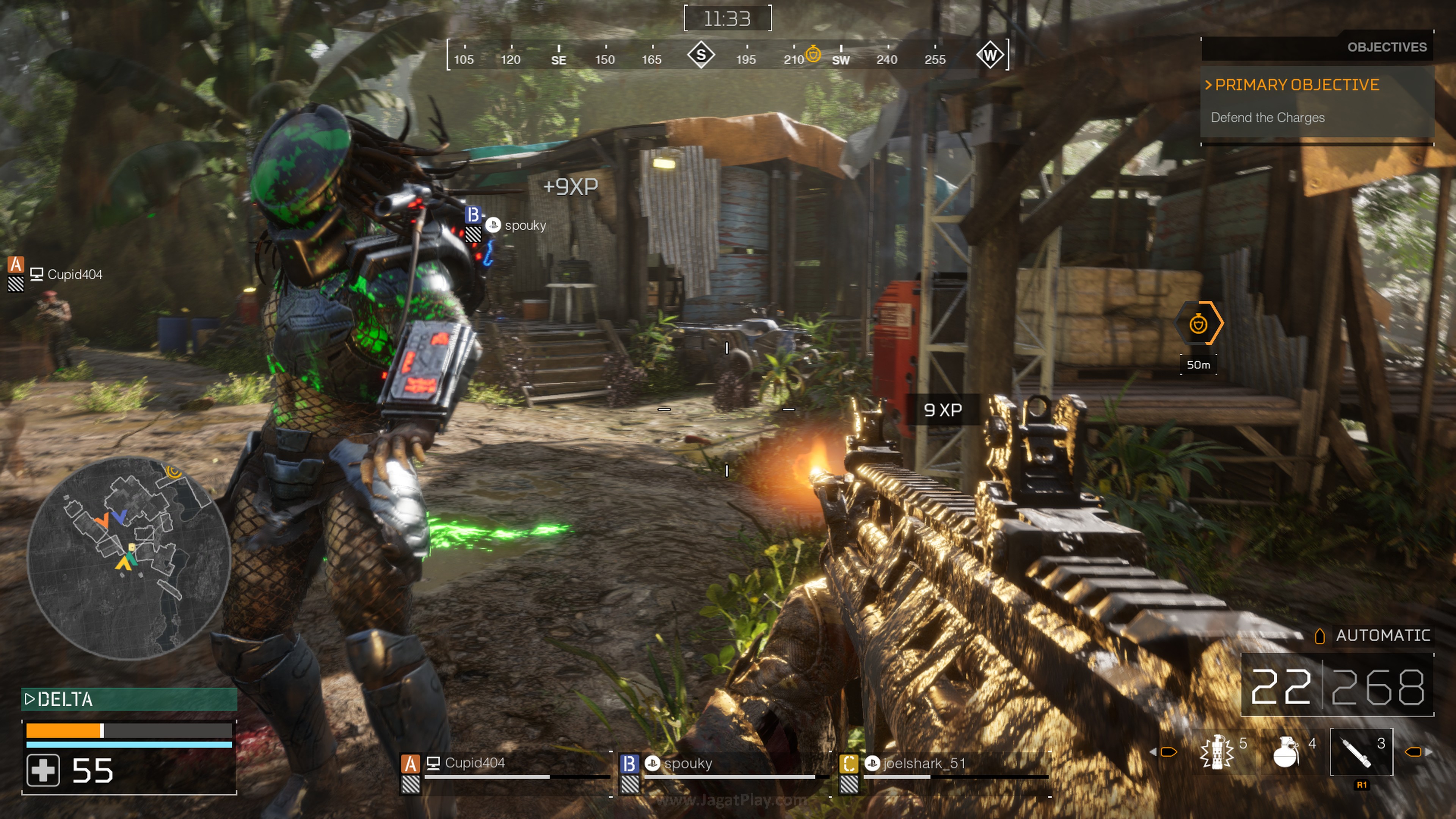Viewport: 1456px width, 819px height.
Task: Click the Objectives panel header
Action: (1386, 47)
